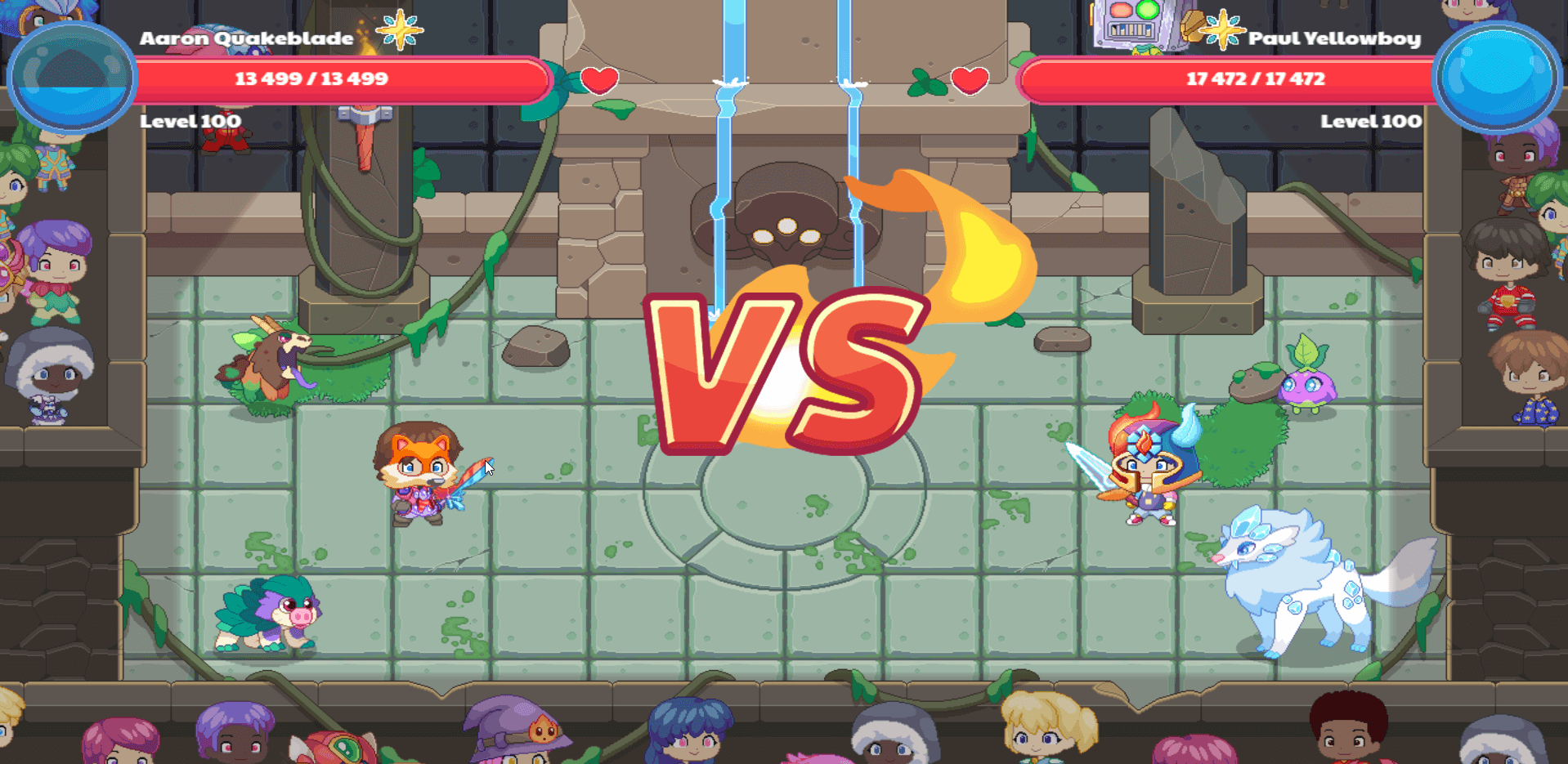
Task: Click the sparkle star icon beside Aaron Quakeblade
Action: [x=399, y=31]
